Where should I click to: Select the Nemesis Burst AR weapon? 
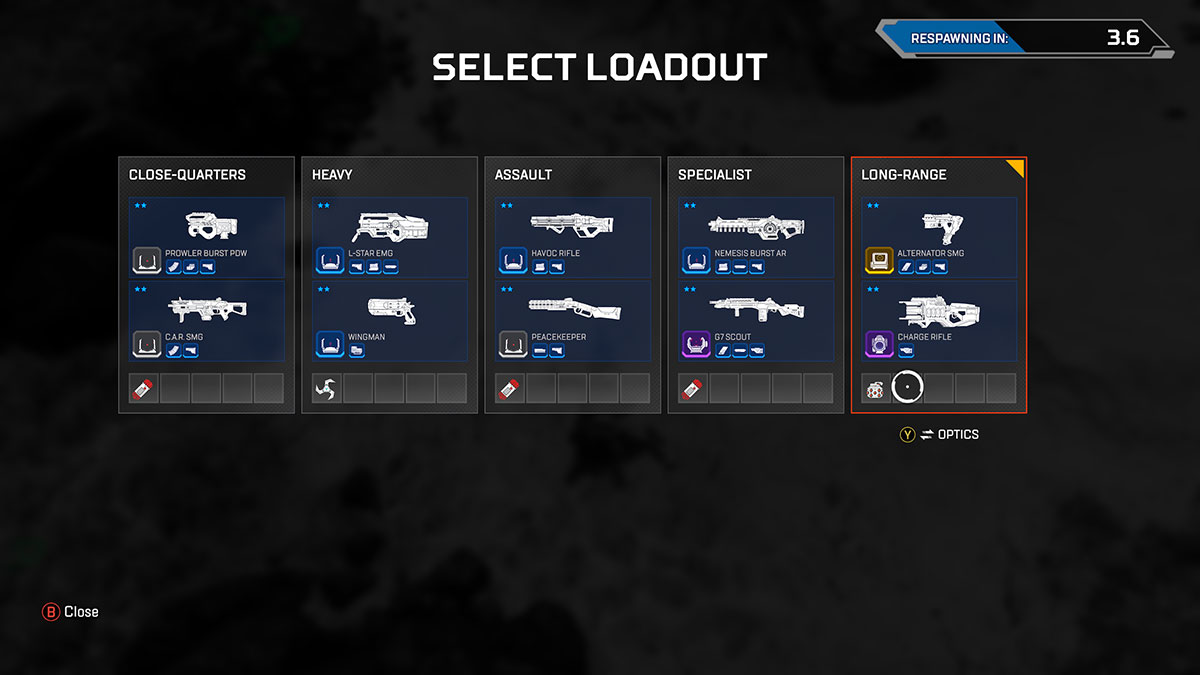(756, 237)
